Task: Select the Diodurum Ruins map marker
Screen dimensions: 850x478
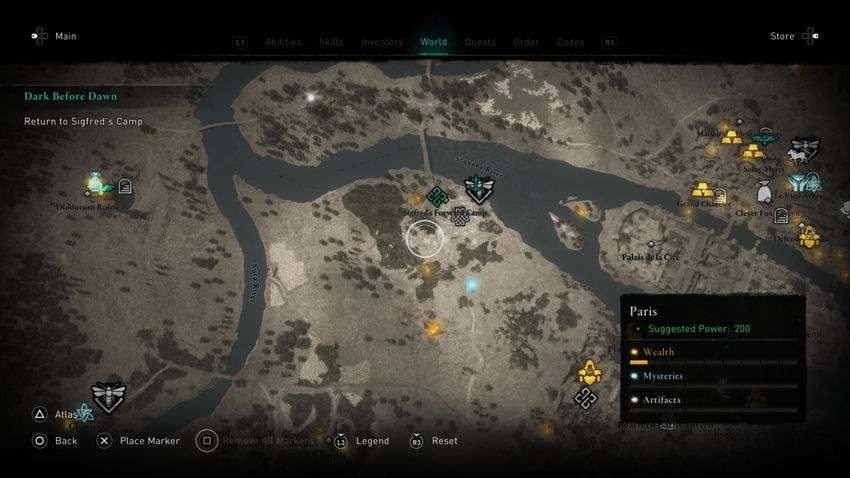Action: point(97,183)
